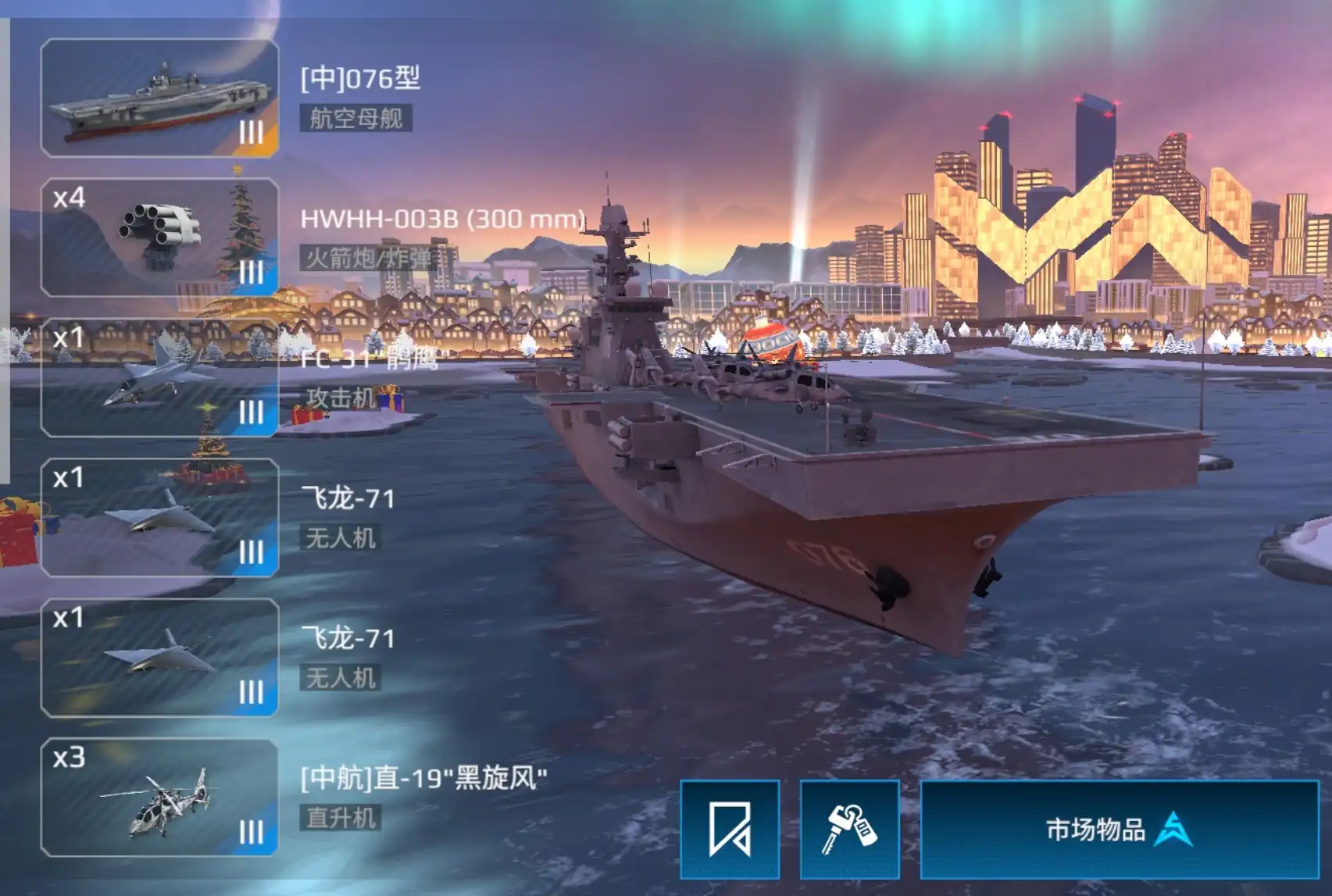1332x896 pixels.
Task: Click the keys and tag button
Action: (849, 829)
